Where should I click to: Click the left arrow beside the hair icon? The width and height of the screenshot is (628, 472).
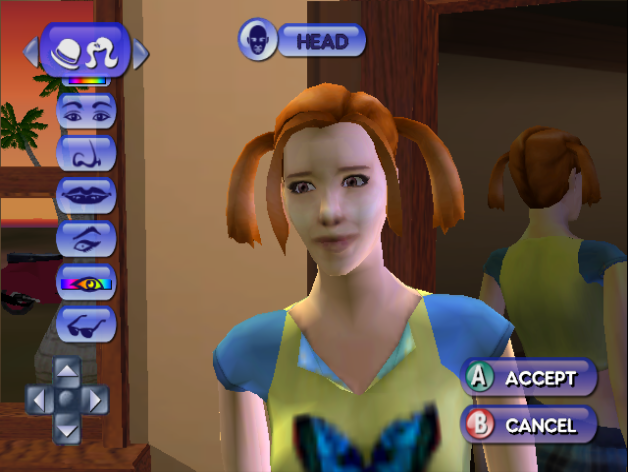[x=30, y=51]
